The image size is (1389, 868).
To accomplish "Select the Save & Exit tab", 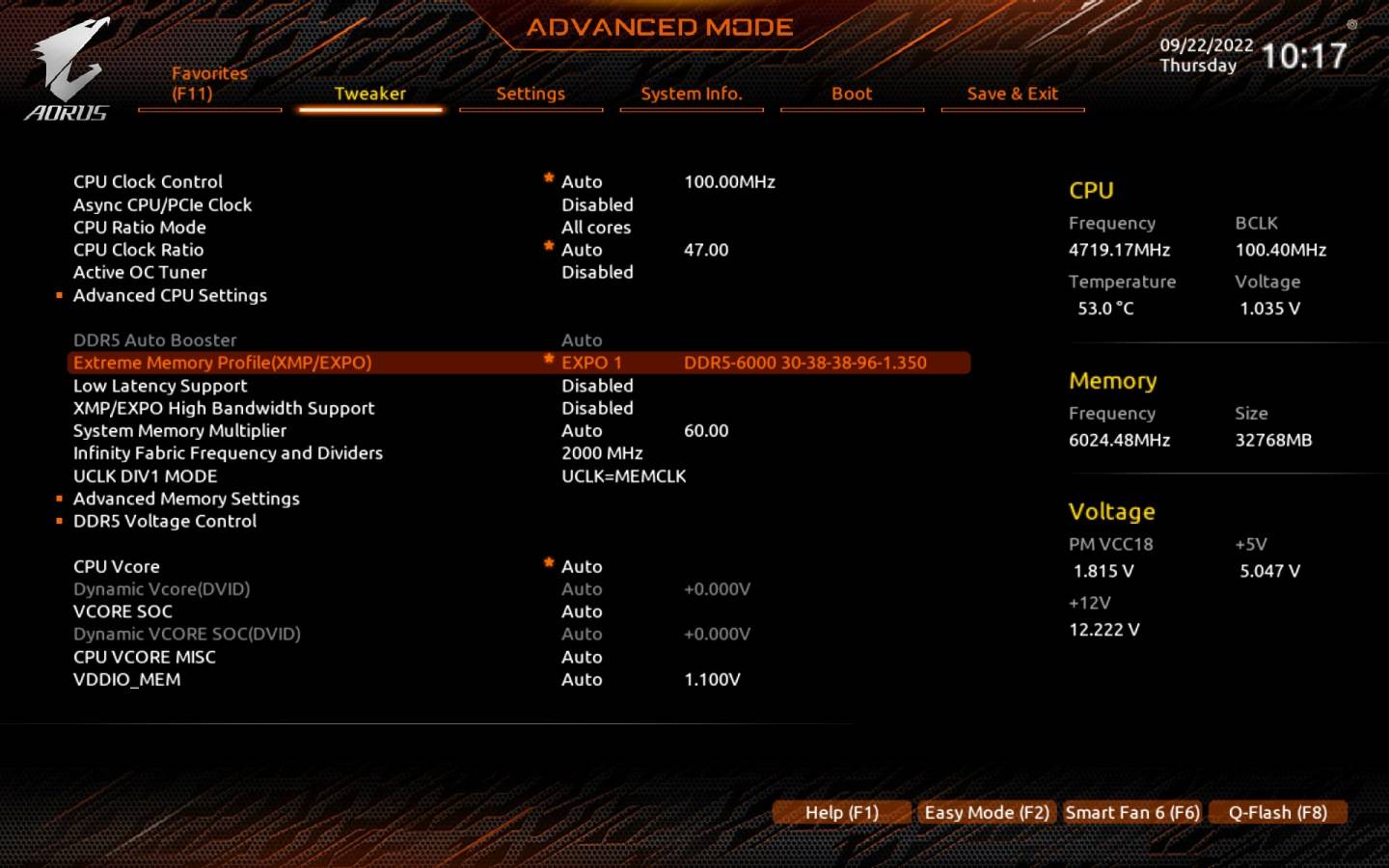I will point(1012,94).
